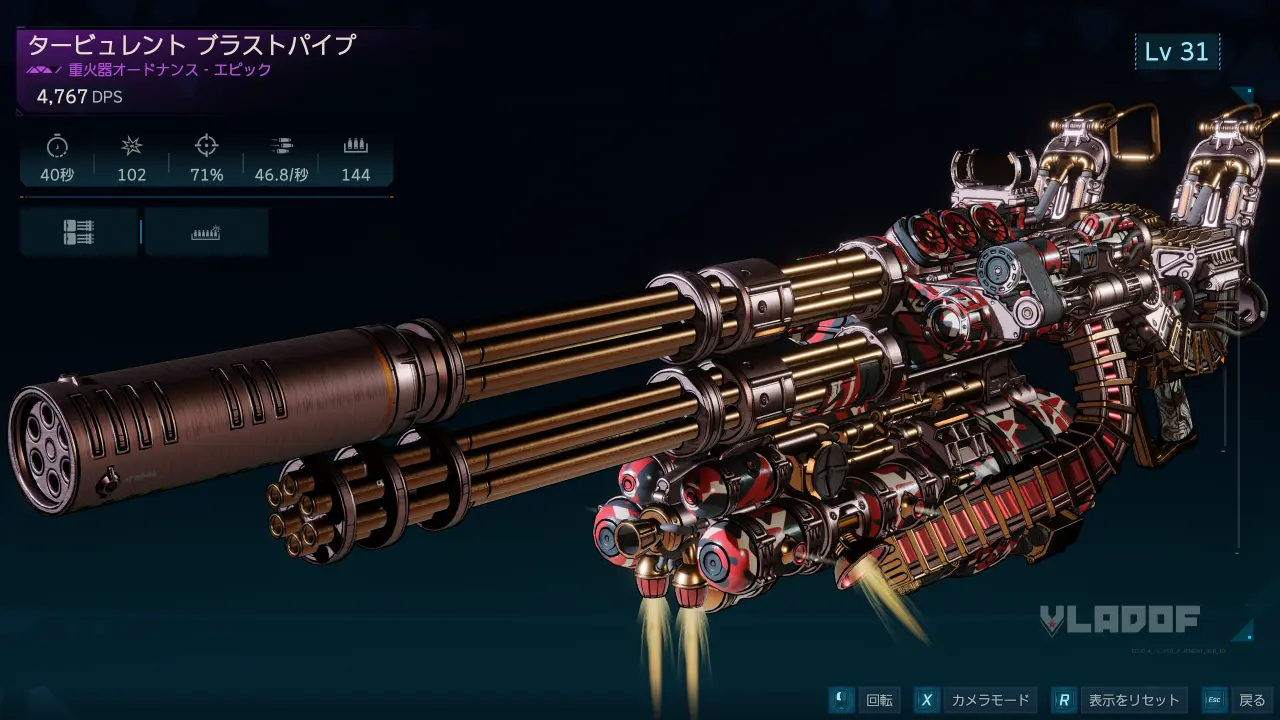Click 表示をリセット to reset the view
Image resolution: width=1280 pixels, height=720 pixels.
1120,700
